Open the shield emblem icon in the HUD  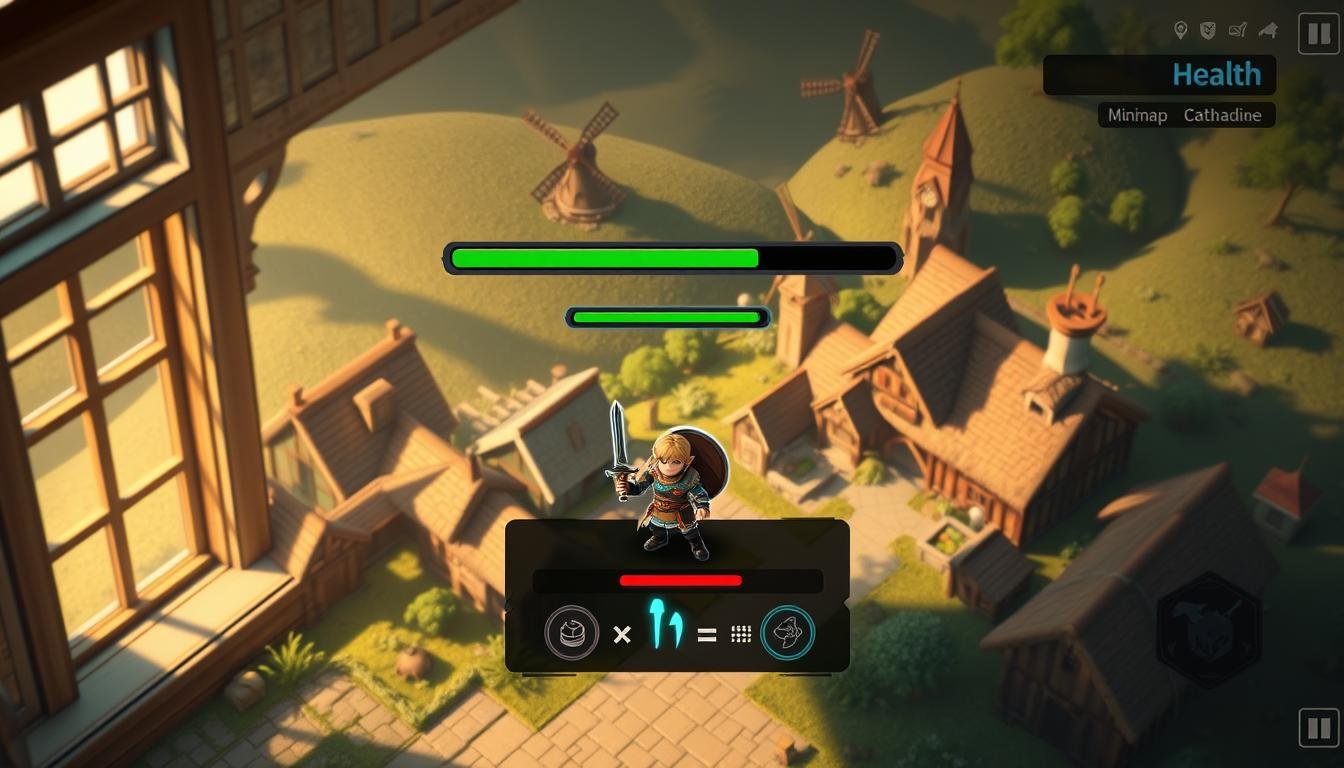click(1207, 30)
